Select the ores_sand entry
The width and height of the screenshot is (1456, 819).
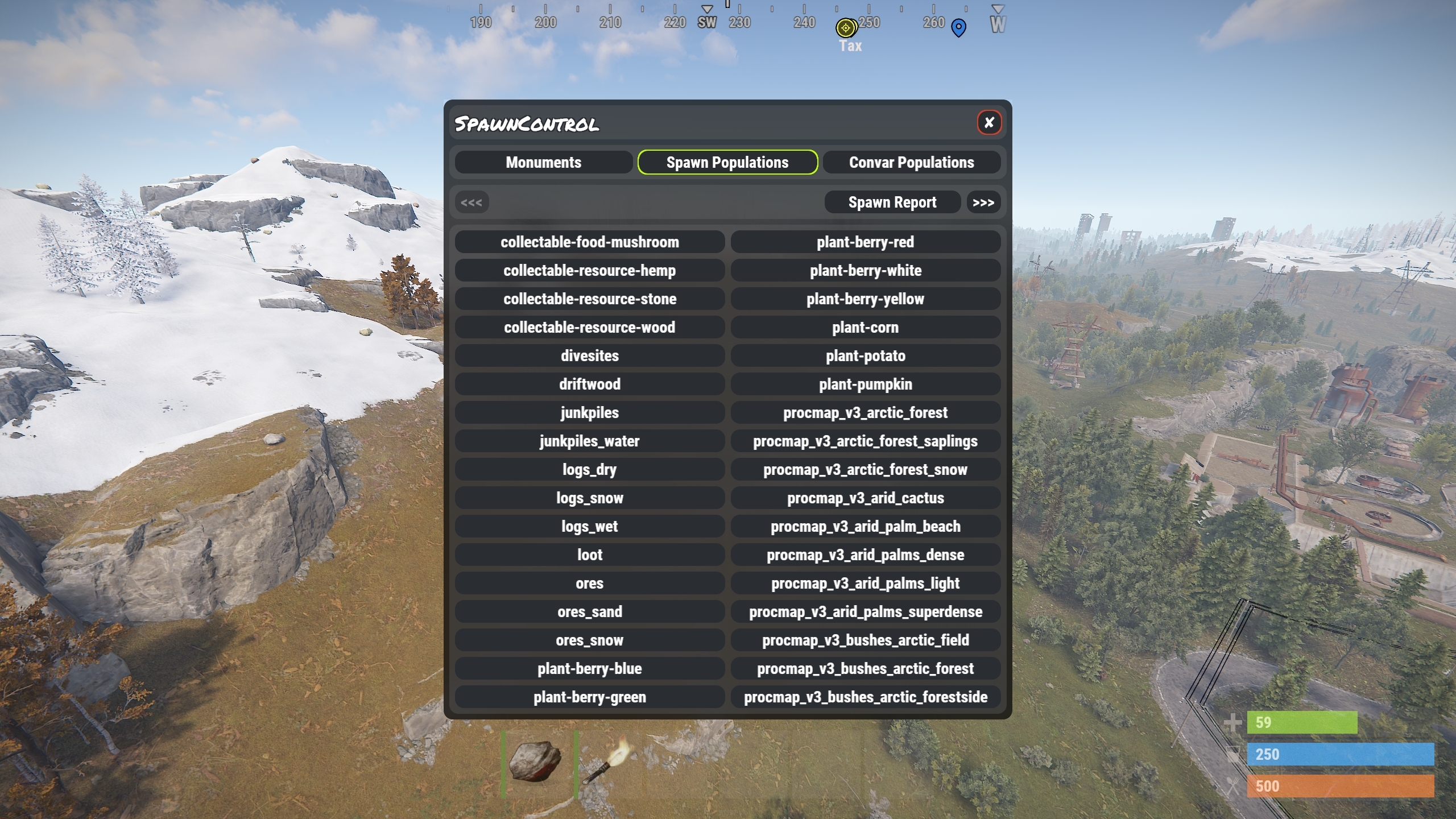[589, 612]
